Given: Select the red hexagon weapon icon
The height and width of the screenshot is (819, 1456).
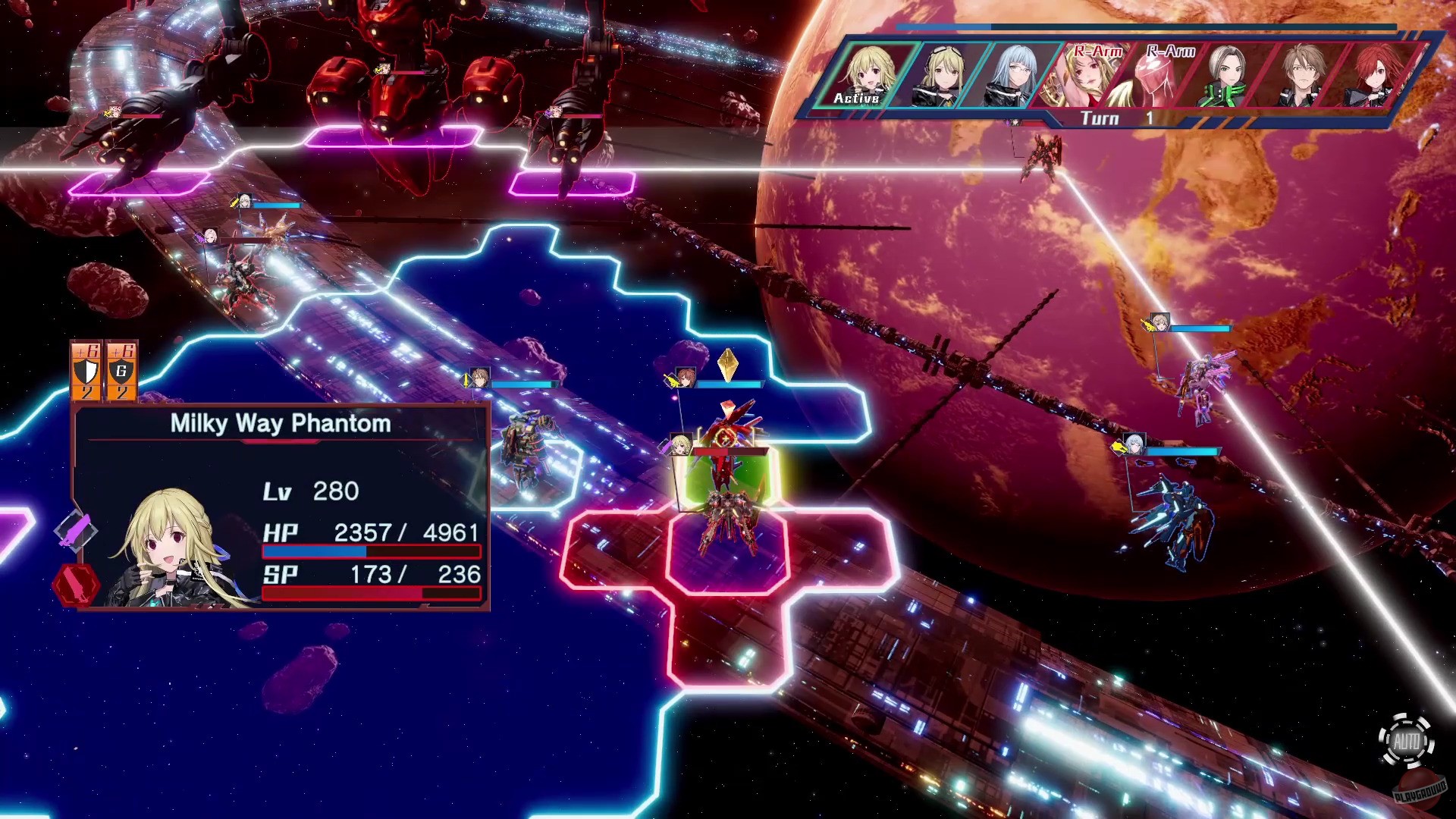Looking at the screenshot, I should pos(76,585).
